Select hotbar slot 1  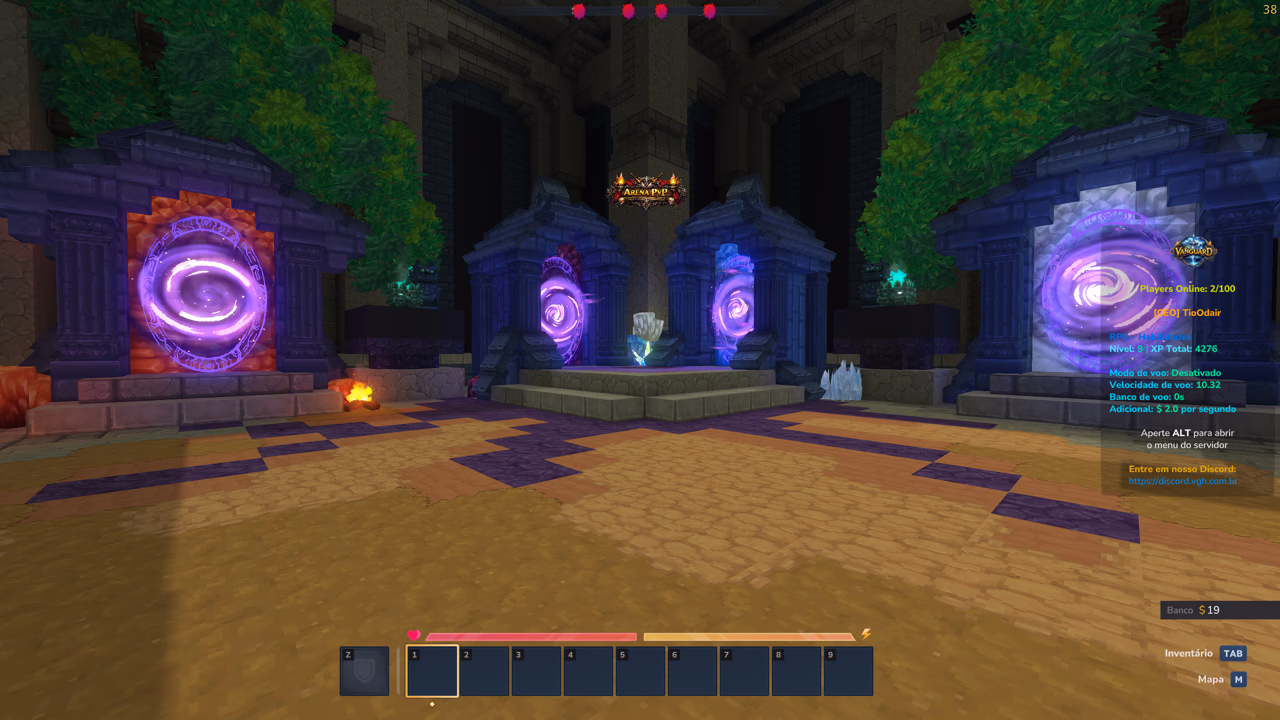tap(432, 670)
